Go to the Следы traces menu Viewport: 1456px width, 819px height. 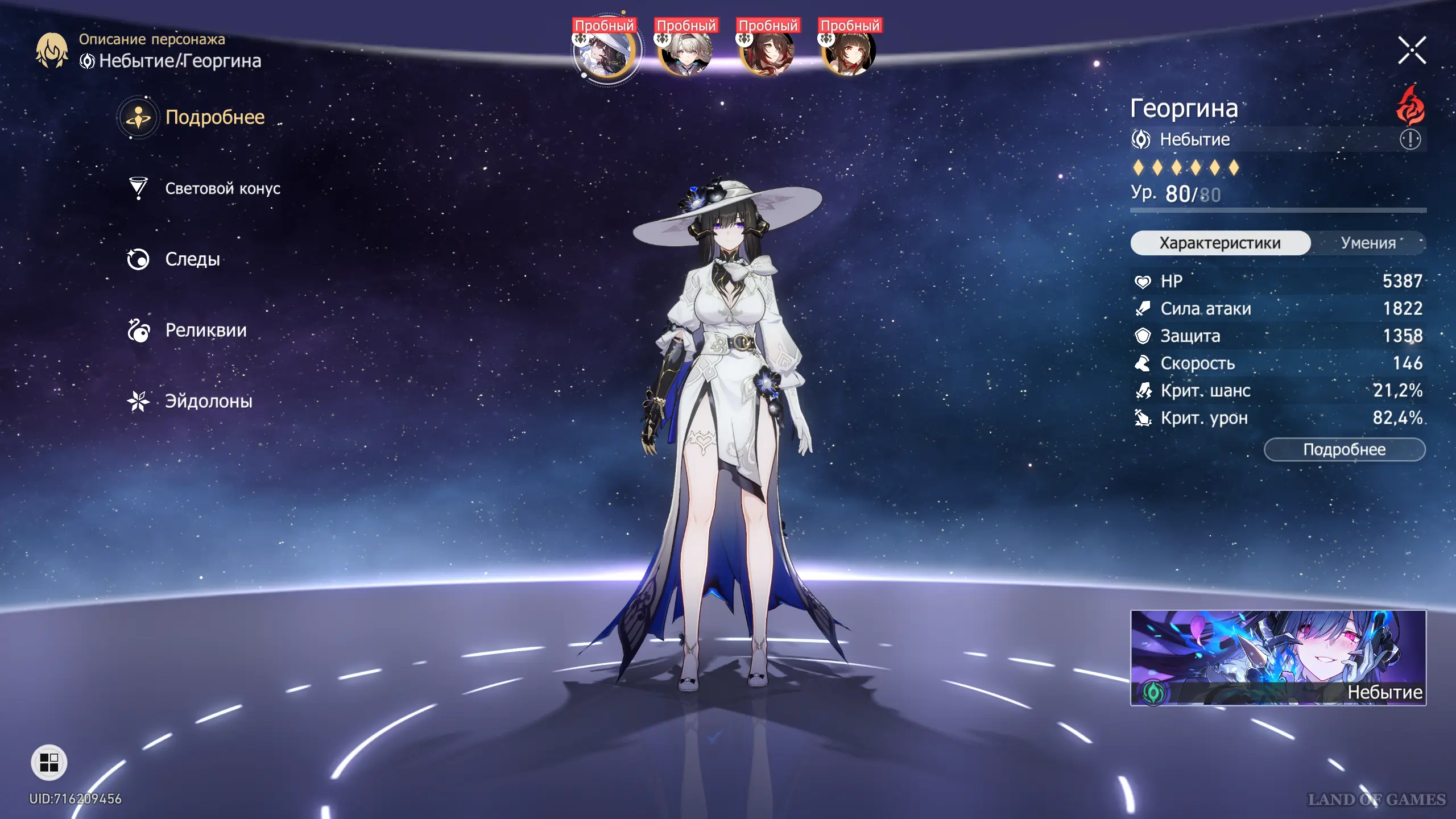click(192, 259)
